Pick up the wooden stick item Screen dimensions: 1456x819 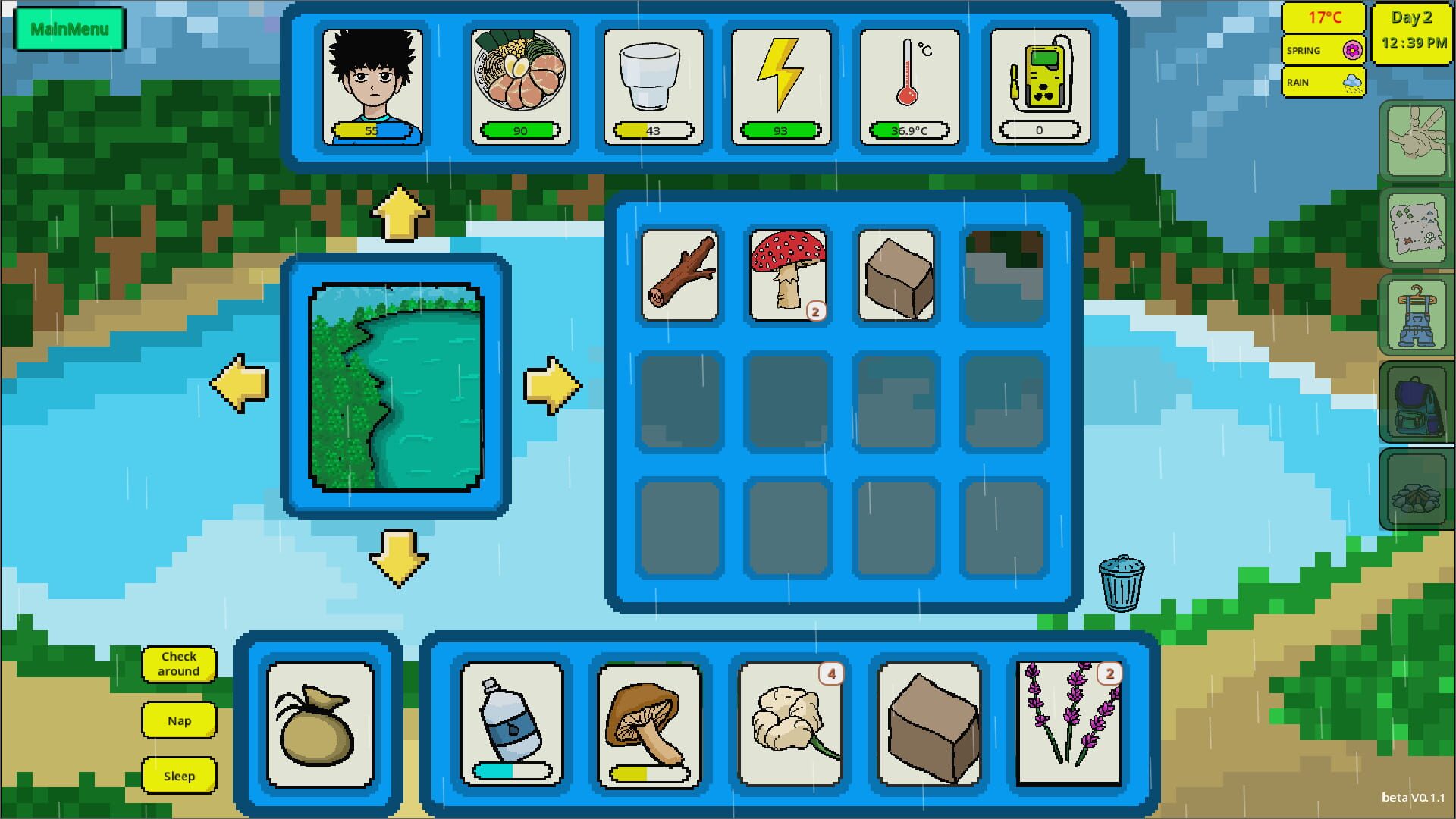(x=679, y=275)
